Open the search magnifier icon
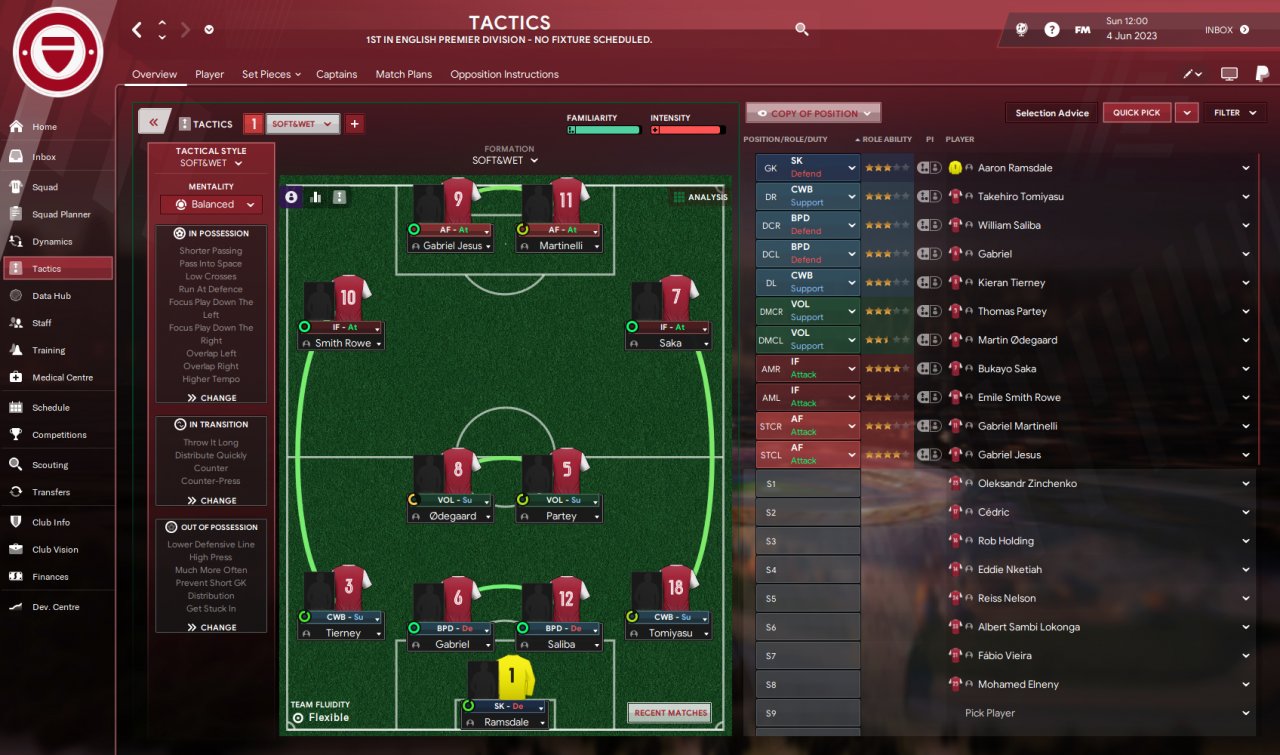1280x755 pixels. point(802,30)
